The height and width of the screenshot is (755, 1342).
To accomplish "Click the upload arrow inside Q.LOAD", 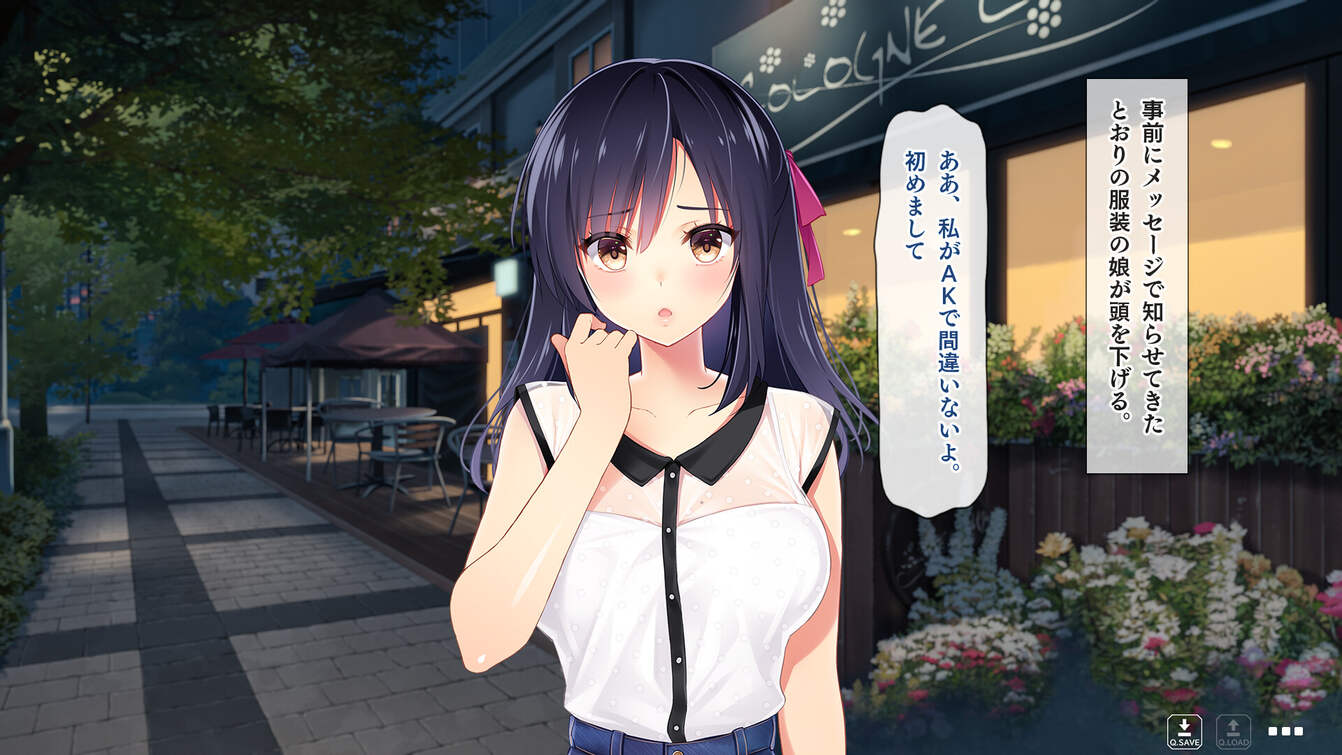I will [1233, 724].
